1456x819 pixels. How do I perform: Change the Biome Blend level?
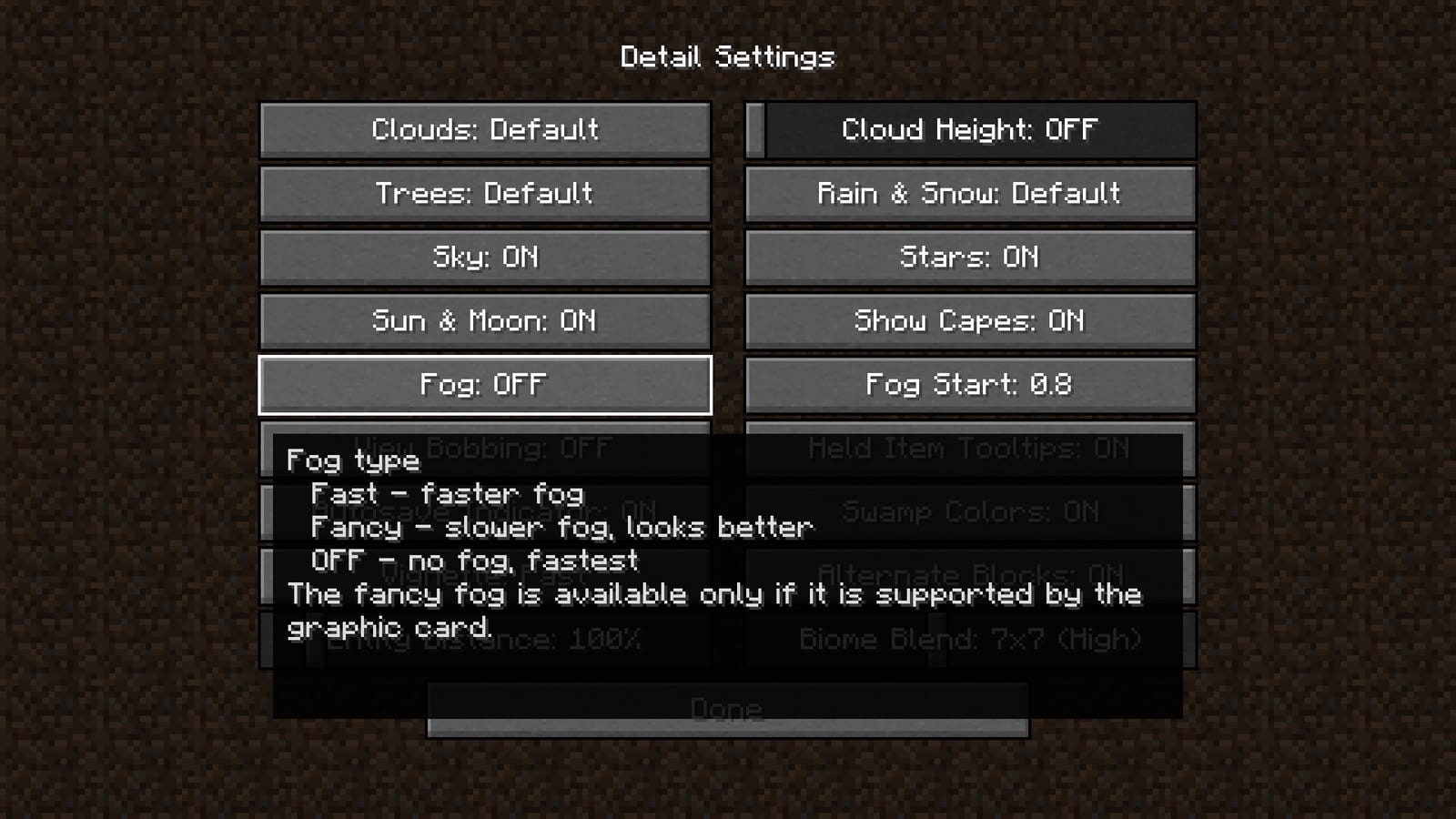968,638
